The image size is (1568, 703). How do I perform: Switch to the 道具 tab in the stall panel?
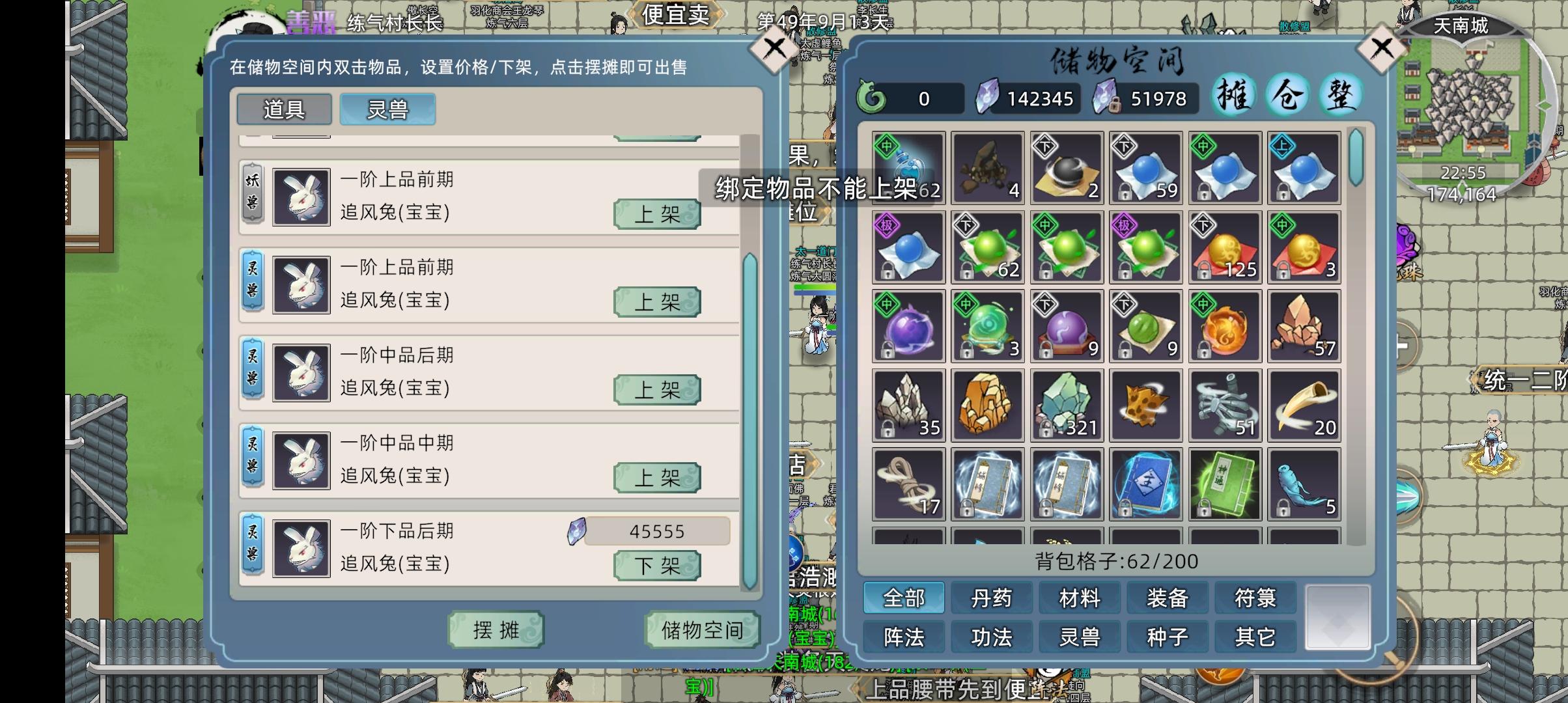pos(284,109)
